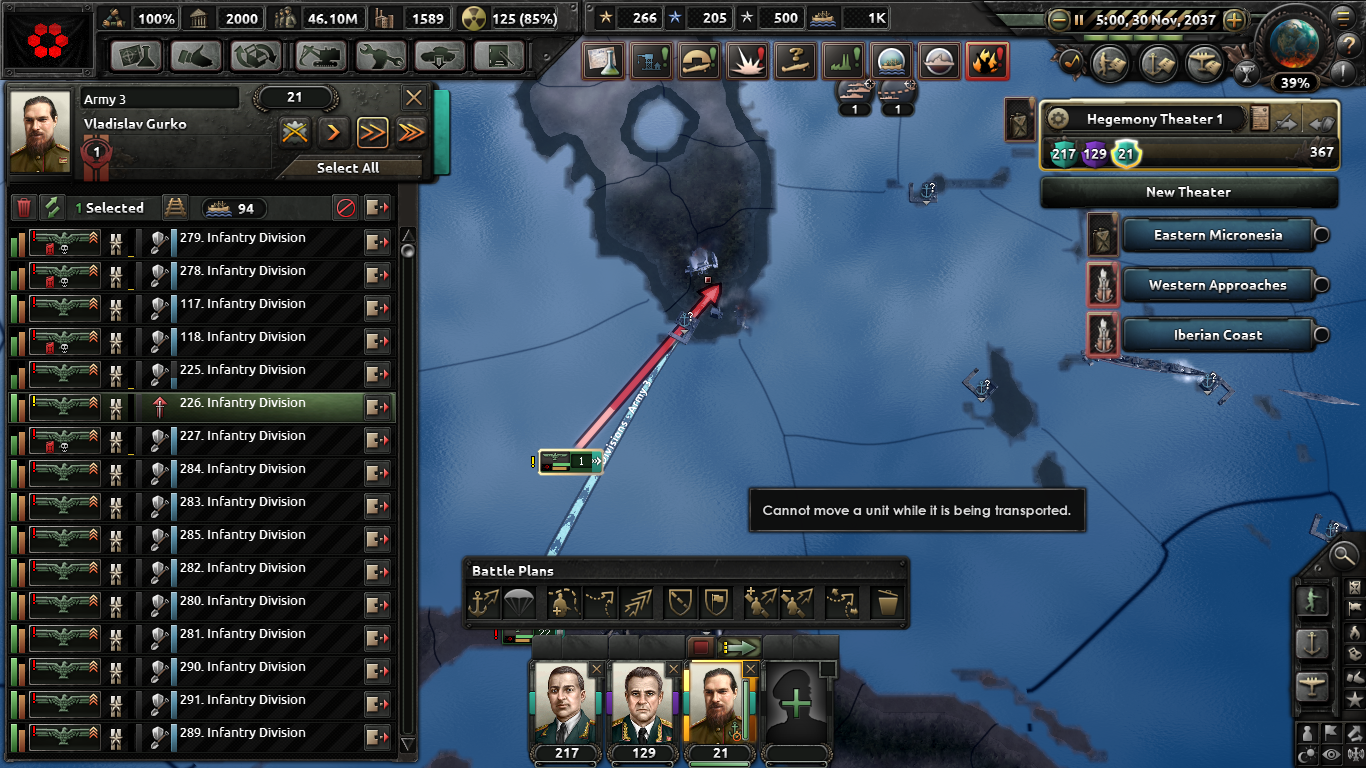1366x768 pixels.
Task: Activate the Eastern Micronesia order circle
Action: point(1321,235)
